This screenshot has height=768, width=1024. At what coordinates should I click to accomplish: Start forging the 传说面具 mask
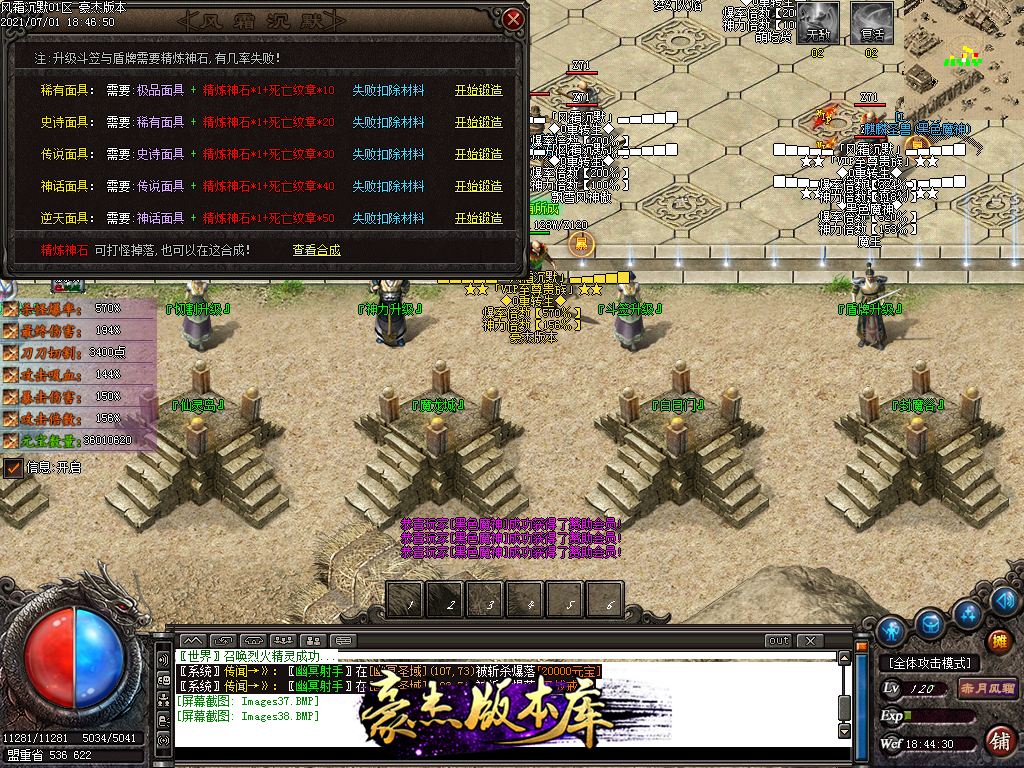(x=478, y=154)
